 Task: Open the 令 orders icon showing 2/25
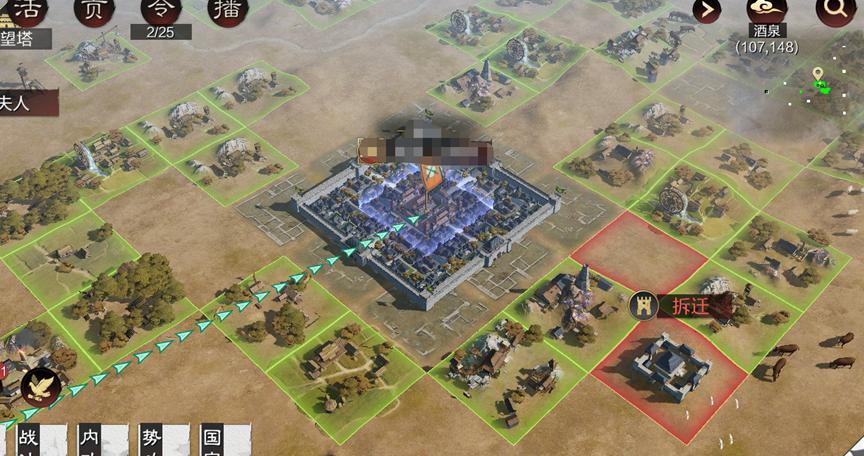pyautogui.click(x=160, y=10)
